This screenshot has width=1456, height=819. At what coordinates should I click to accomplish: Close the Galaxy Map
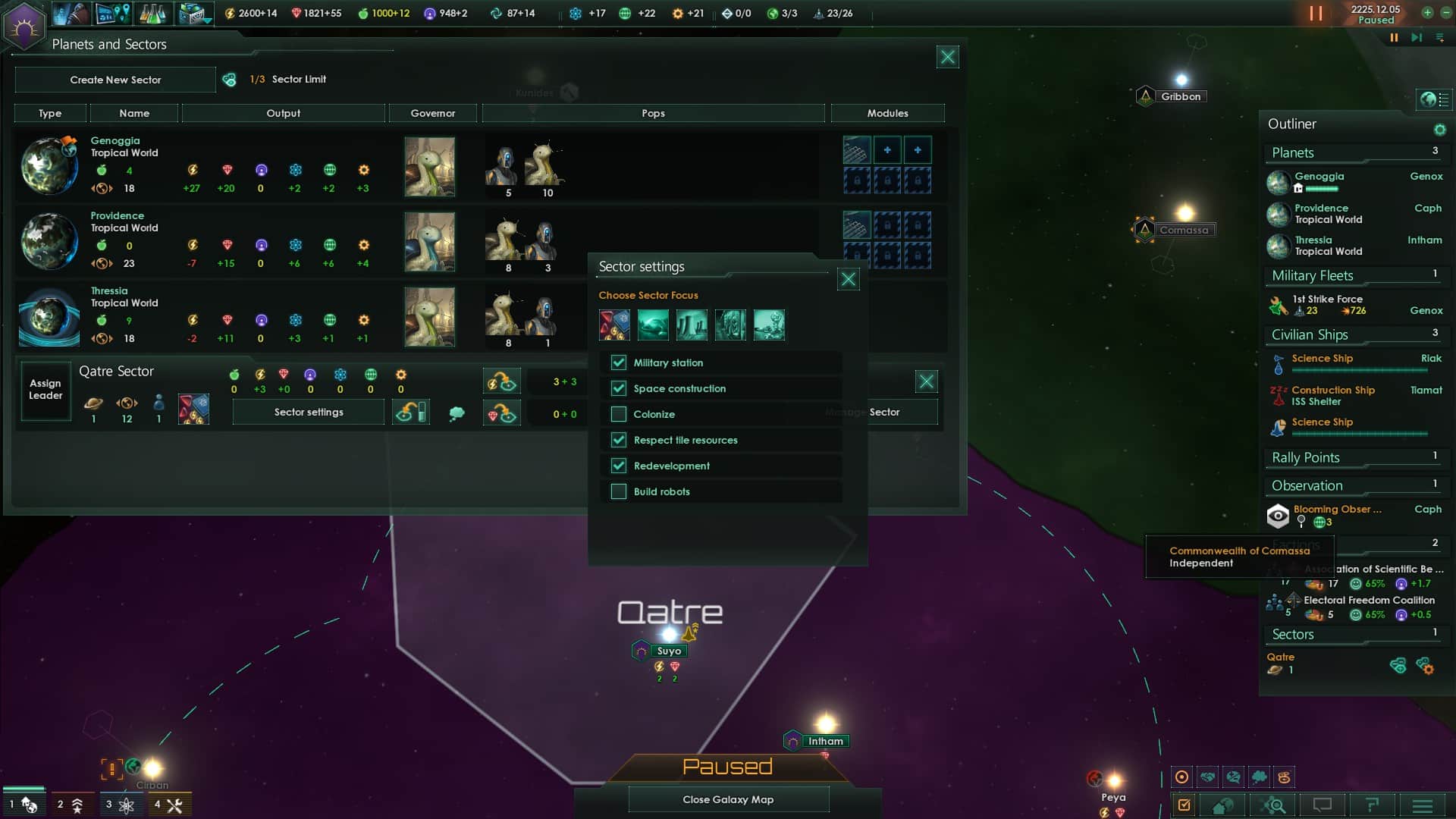pos(728,799)
